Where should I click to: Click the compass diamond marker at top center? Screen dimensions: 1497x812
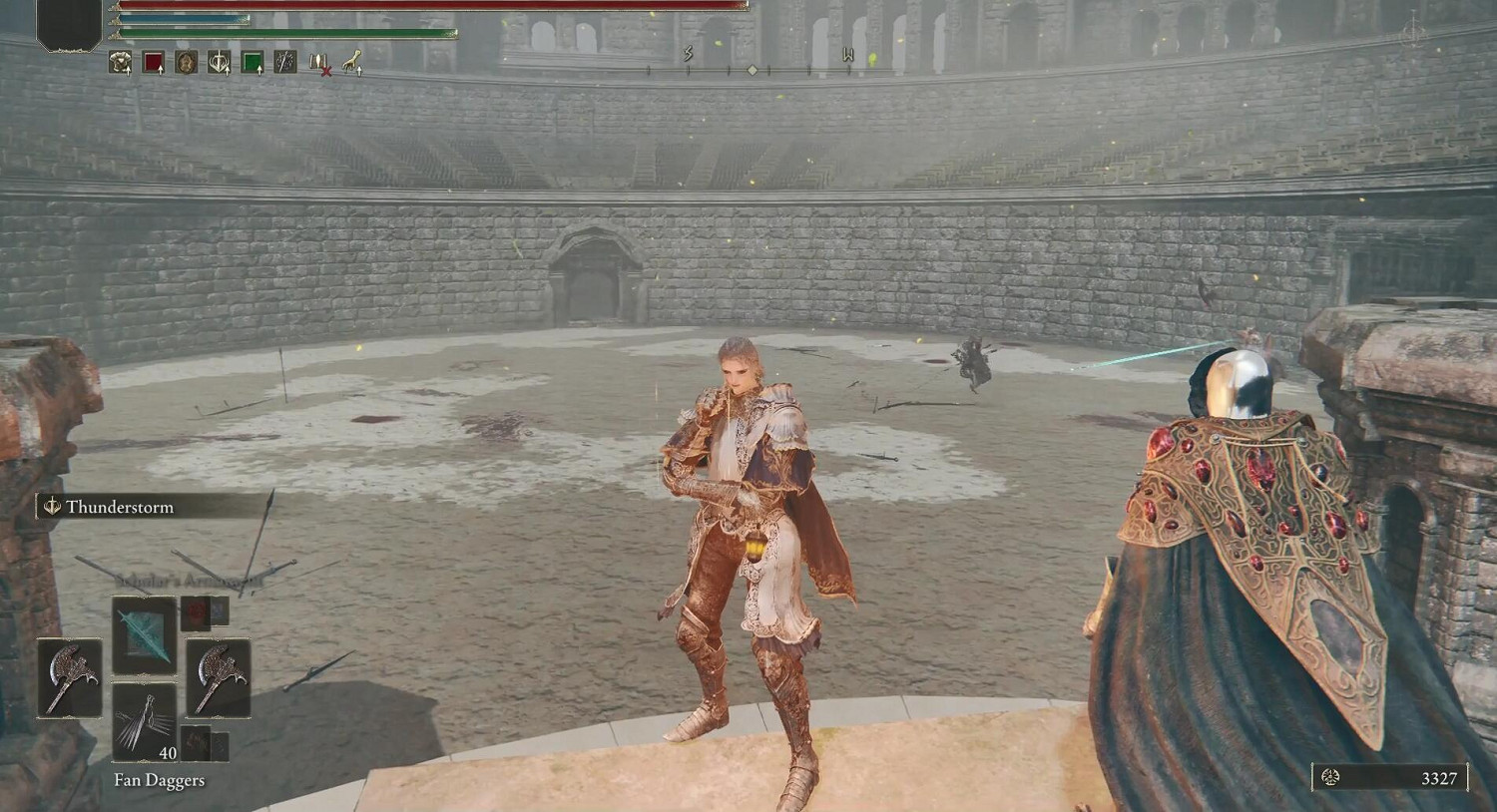point(751,70)
